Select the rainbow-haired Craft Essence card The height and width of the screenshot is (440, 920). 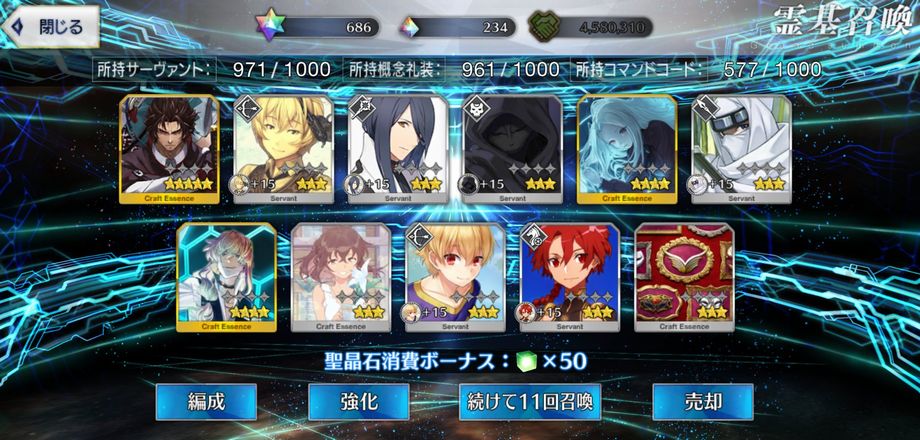225,277
